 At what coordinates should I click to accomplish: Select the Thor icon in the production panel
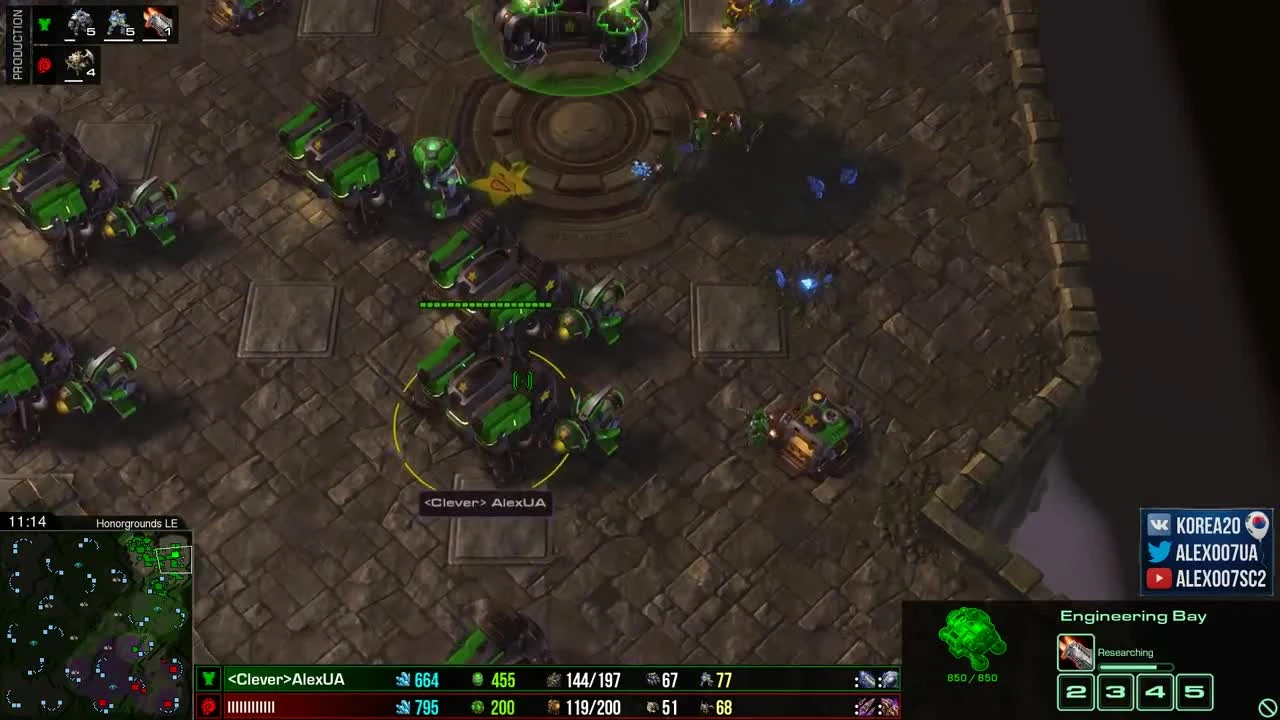click(x=78, y=22)
